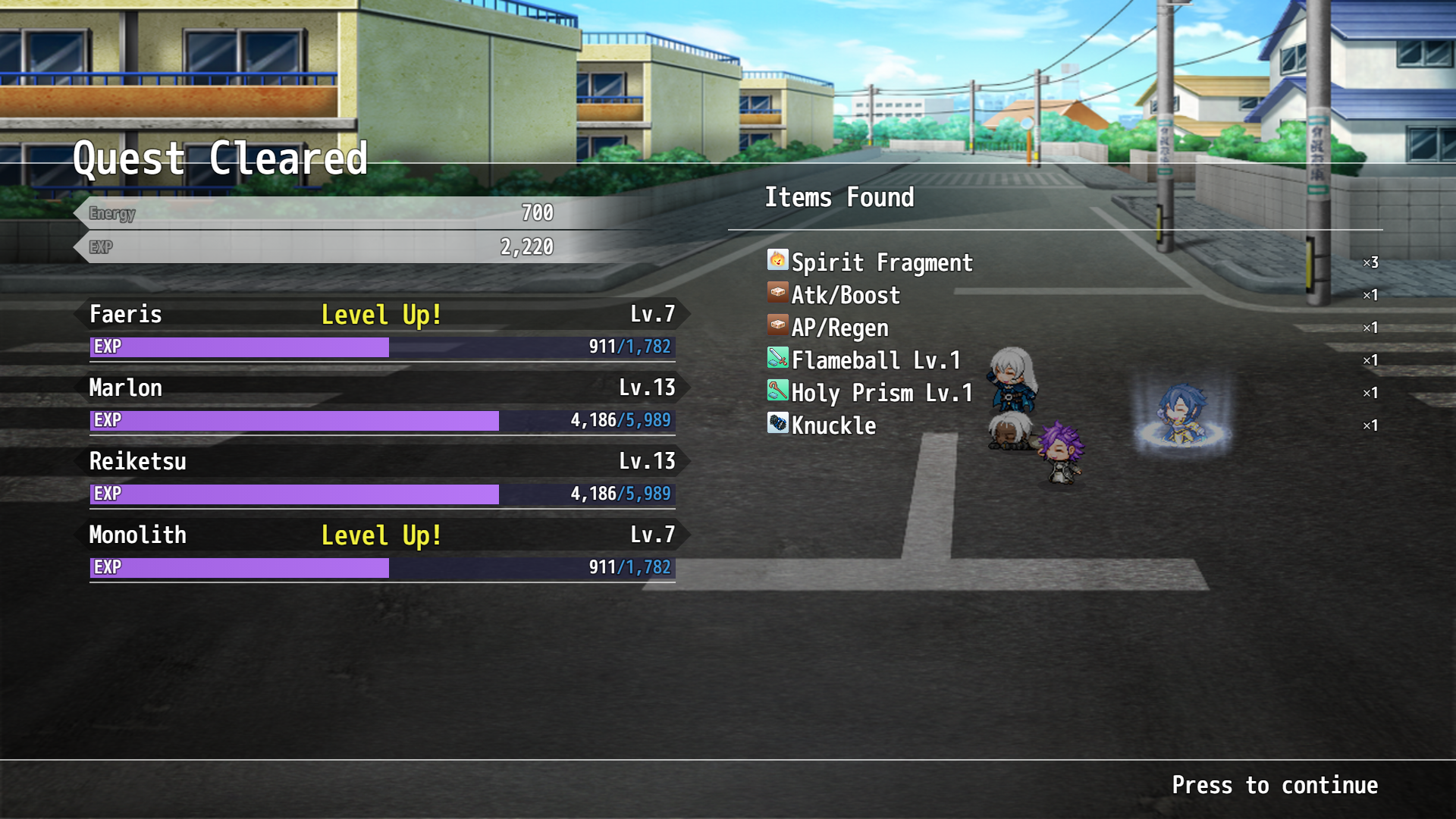Toggle Faeris's Level Up notification
Image resolution: width=1456 pixels, height=819 pixels.
381,314
